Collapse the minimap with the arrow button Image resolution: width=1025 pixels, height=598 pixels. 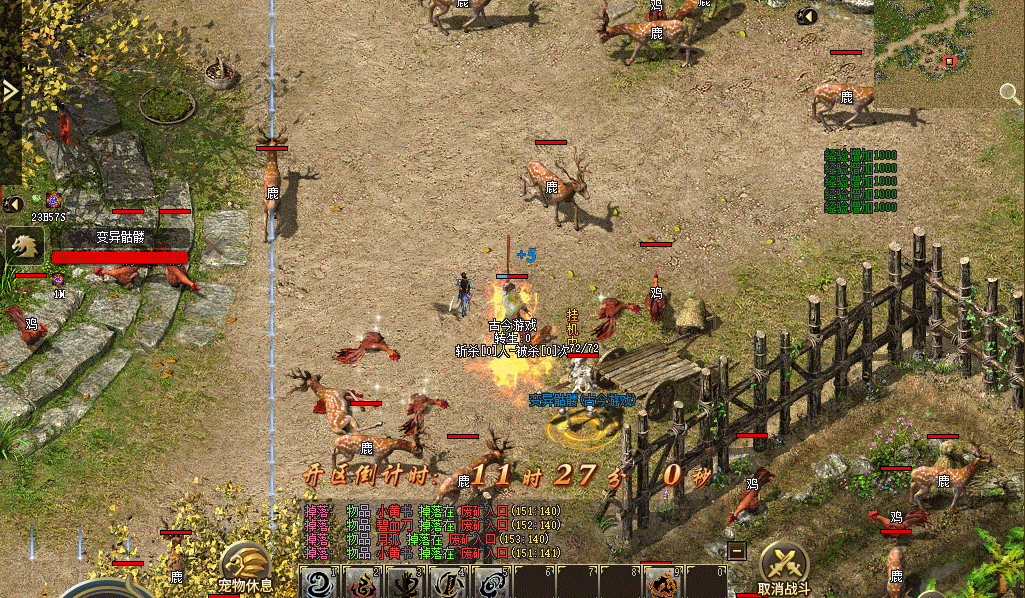[x=807, y=16]
